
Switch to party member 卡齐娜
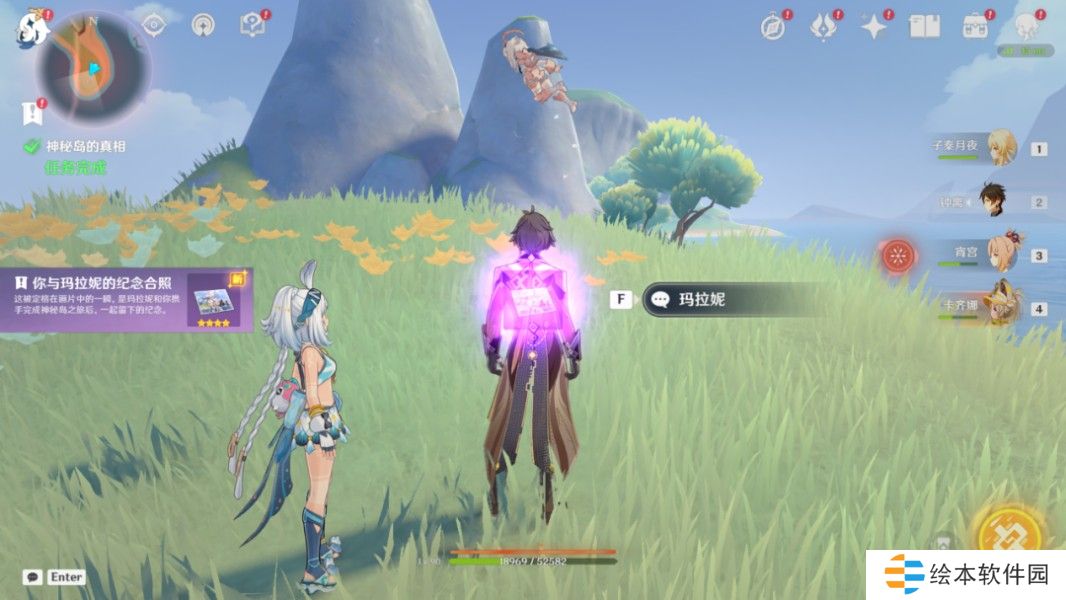point(1001,306)
